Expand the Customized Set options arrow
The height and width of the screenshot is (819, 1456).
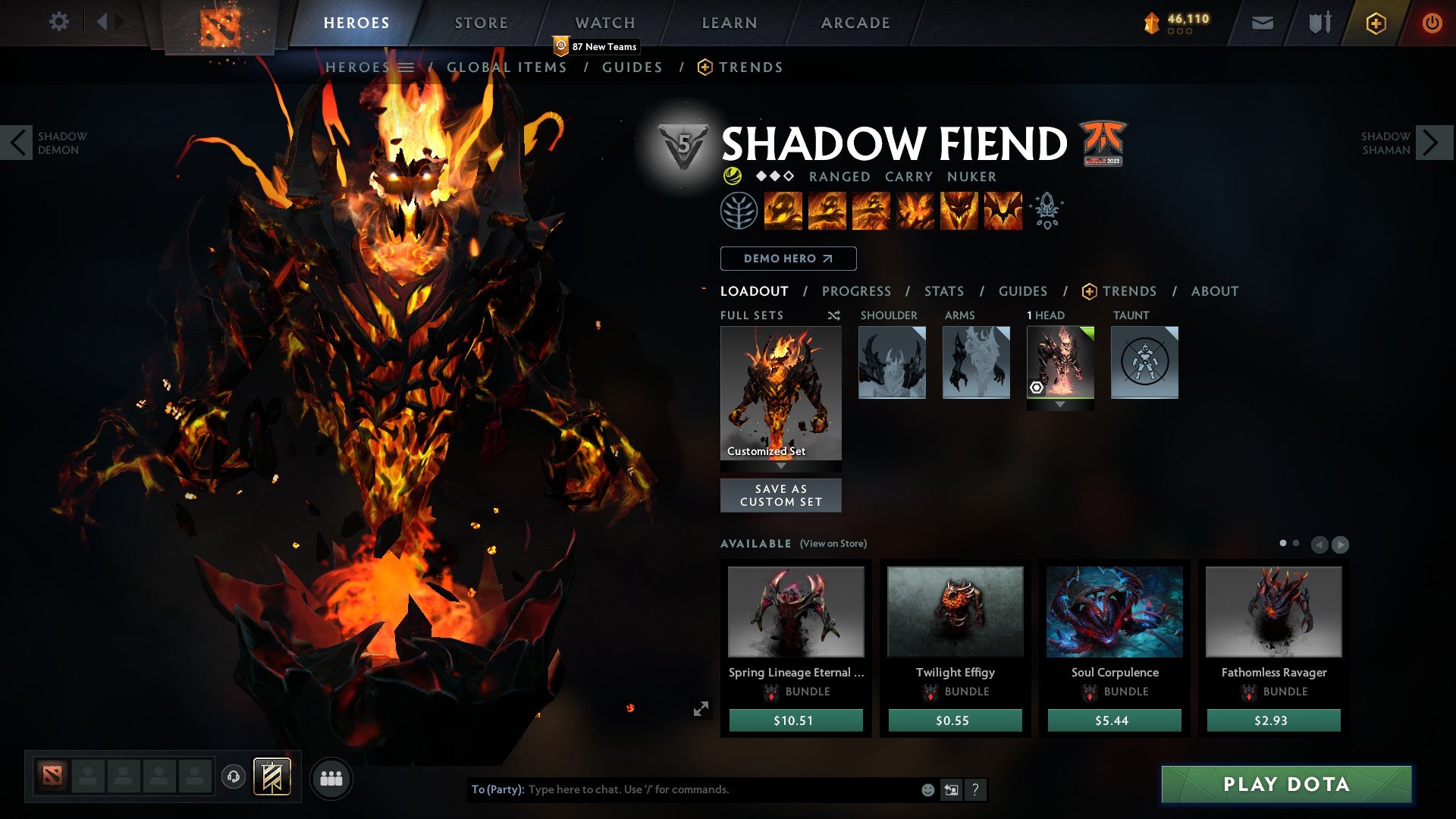pyautogui.click(x=780, y=466)
